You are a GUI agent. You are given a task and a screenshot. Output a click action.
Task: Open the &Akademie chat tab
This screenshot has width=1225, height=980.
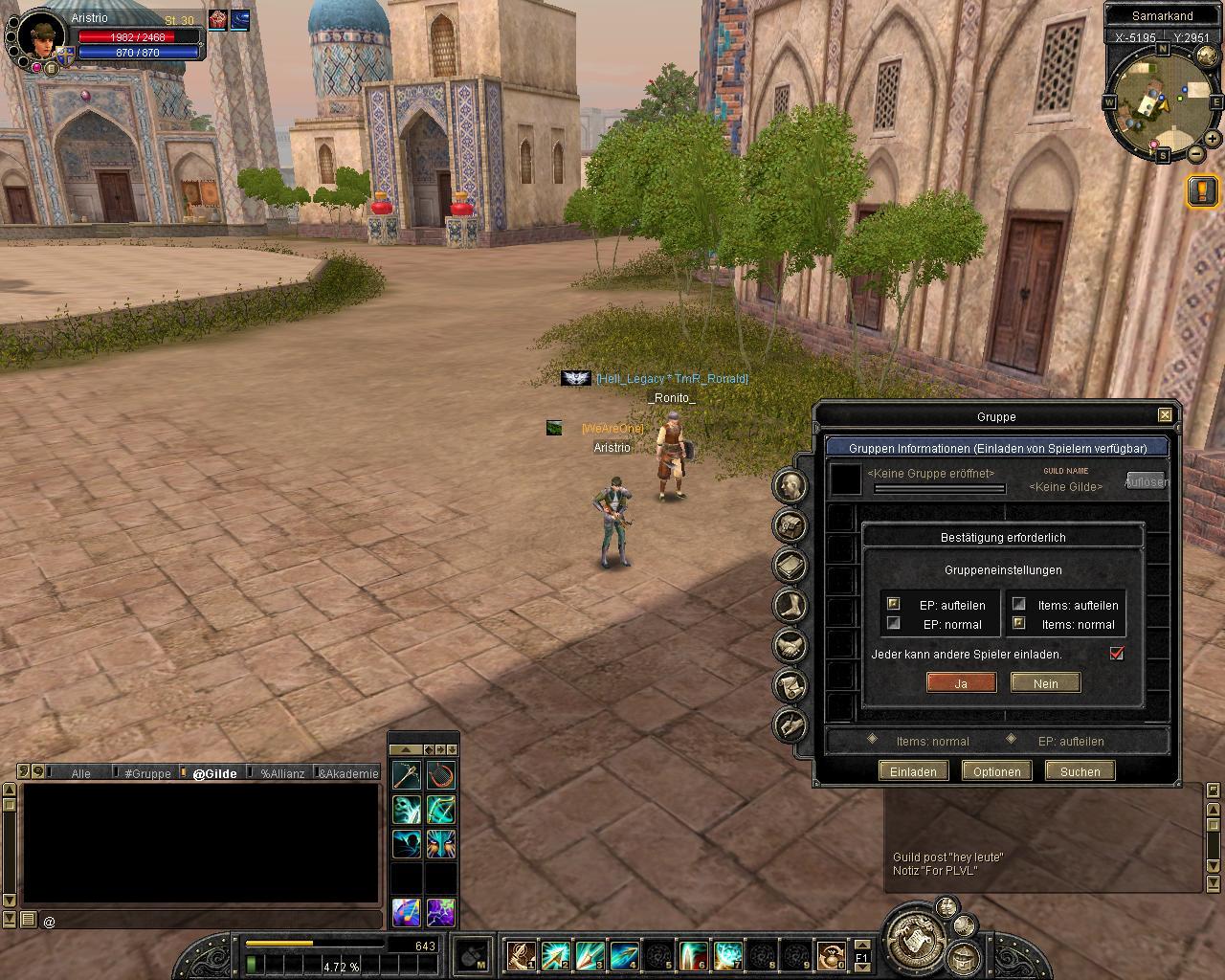tap(349, 773)
